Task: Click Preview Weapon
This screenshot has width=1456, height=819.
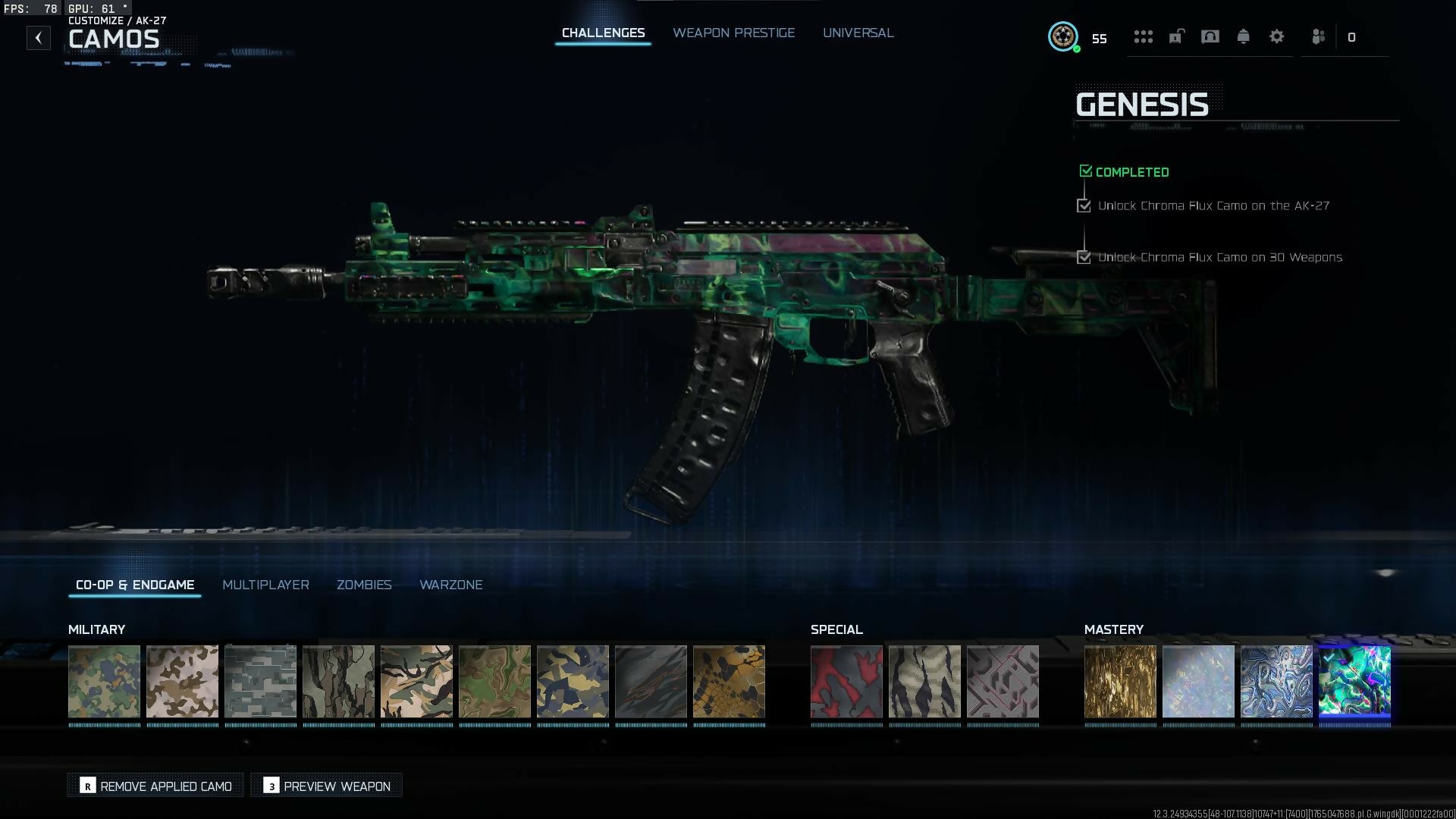Action: tap(327, 786)
